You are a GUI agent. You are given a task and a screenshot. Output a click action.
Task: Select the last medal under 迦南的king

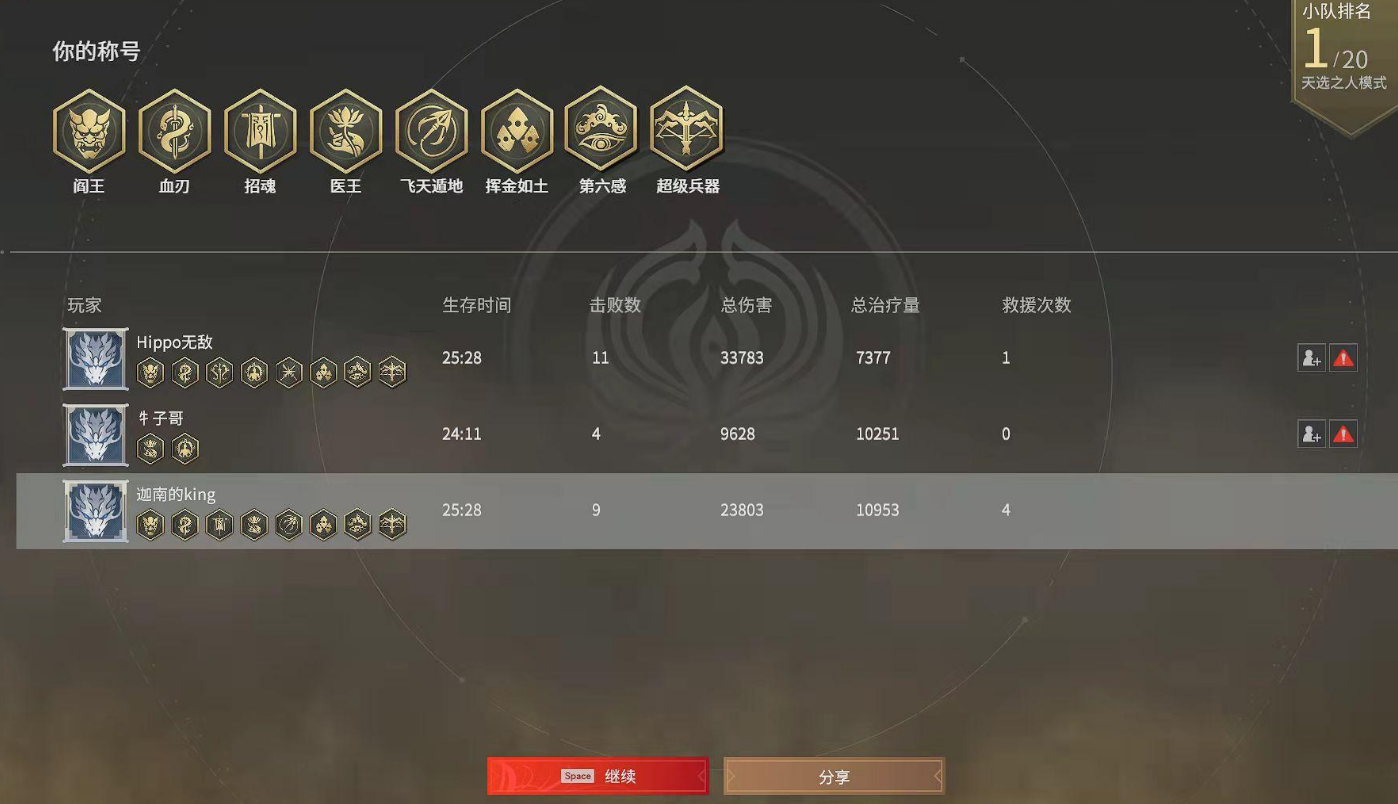click(x=392, y=524)
